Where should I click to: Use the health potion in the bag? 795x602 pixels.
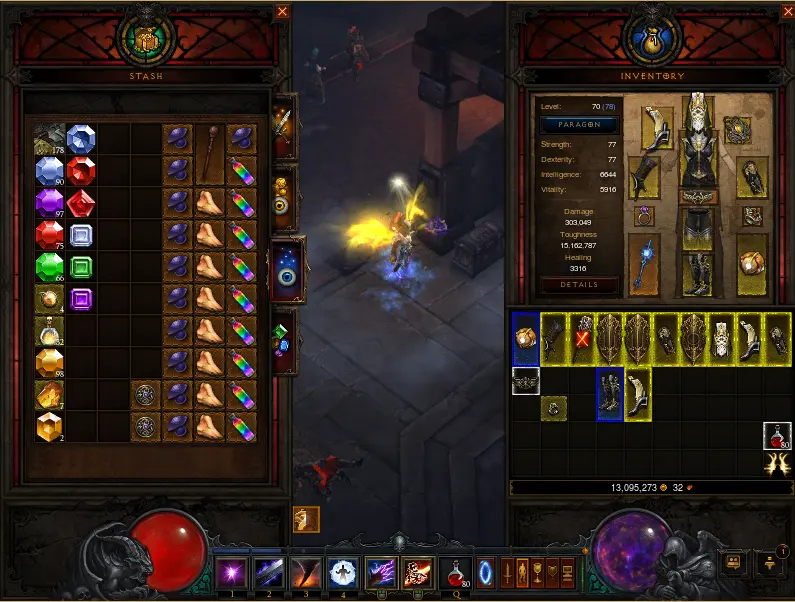[x=777, y=436]
